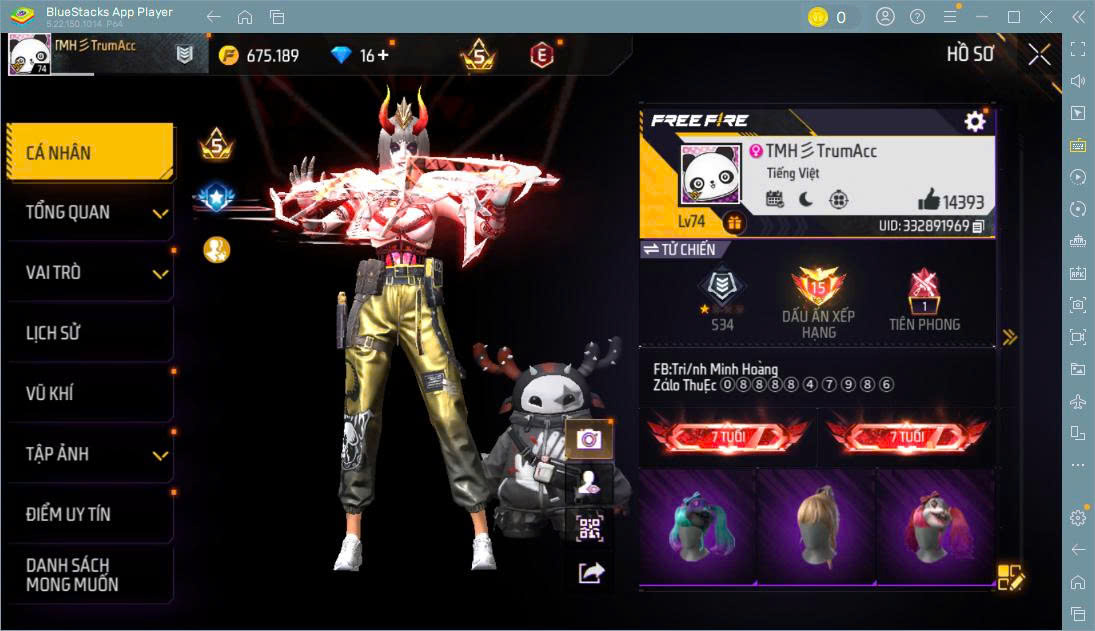Maximize the BlueStacks window
Viewport: 1095px width, 631px height.
(x=1014, y=17)
